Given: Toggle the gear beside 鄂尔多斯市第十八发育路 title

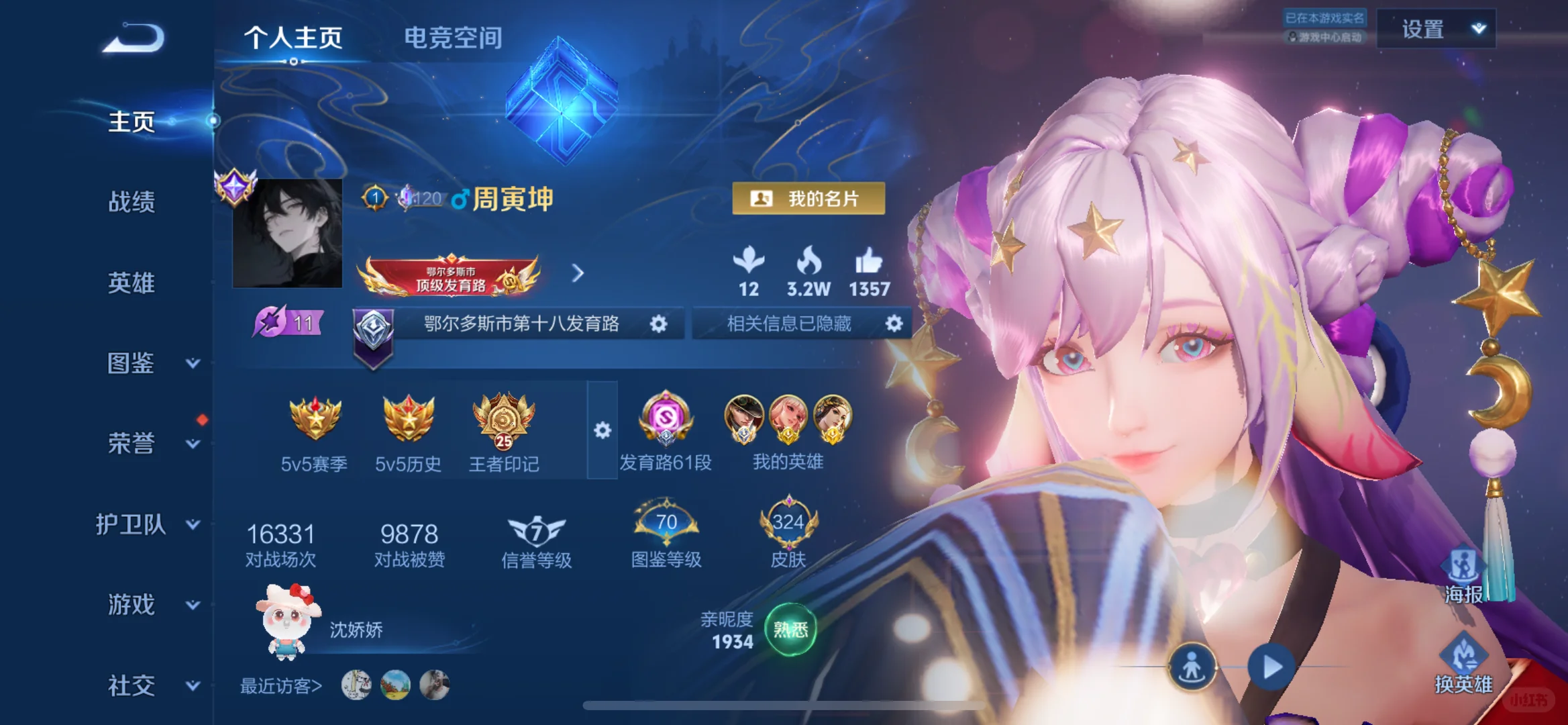Looking at the screenshot, I should 660,324.
